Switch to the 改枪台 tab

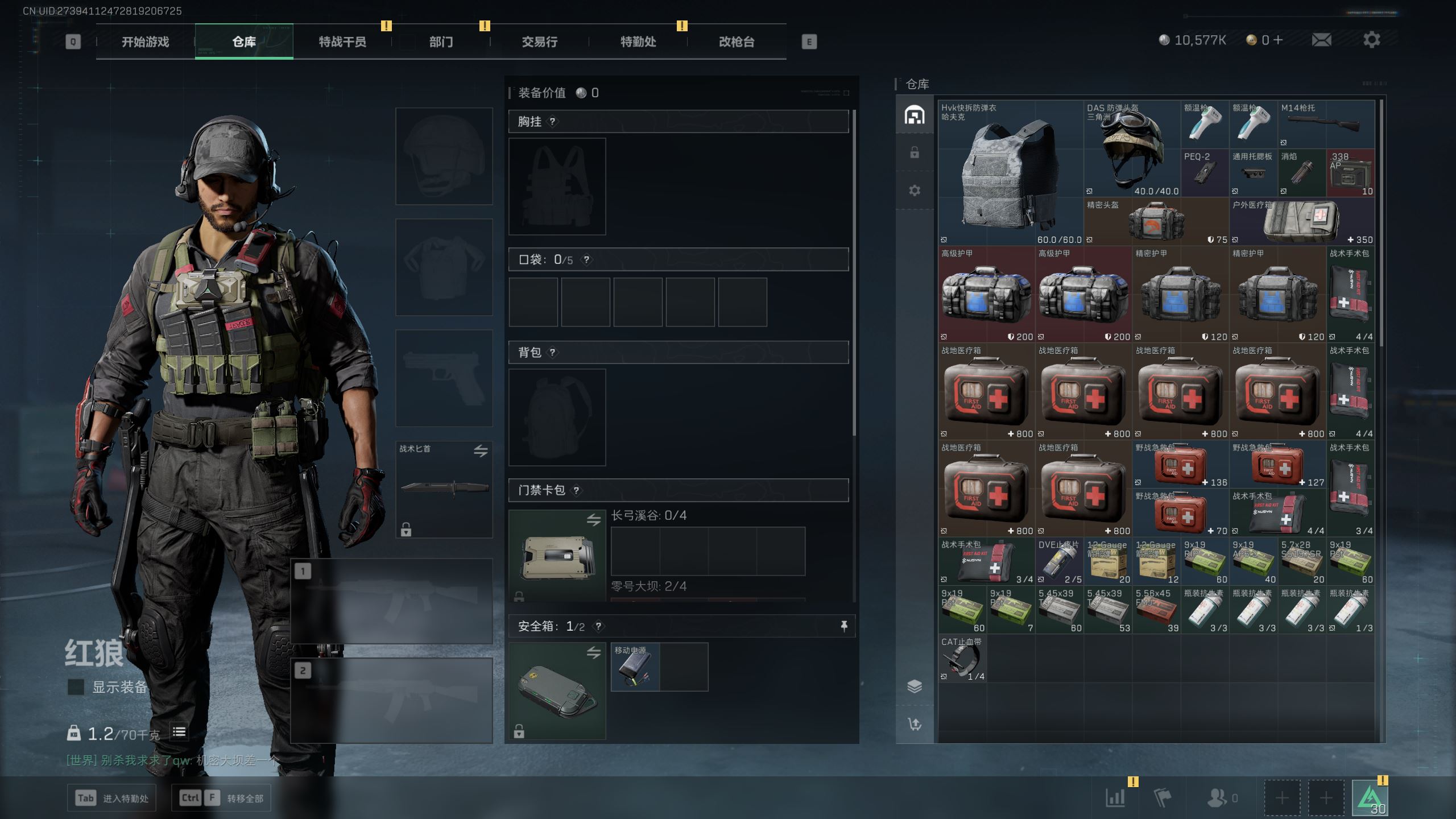(736, 42)
